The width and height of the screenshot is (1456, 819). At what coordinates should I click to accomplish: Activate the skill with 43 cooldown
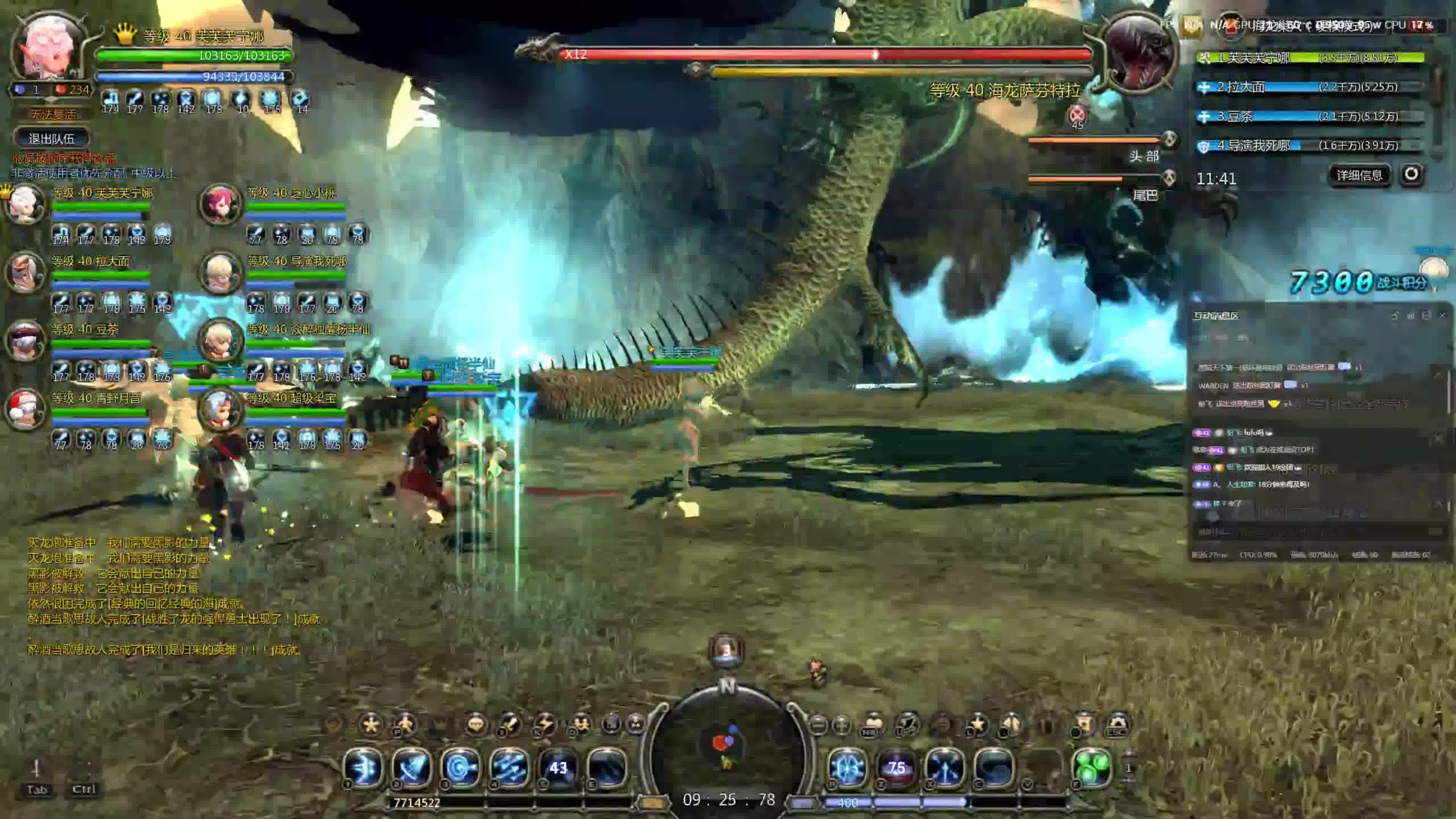[x=558, y=767]
